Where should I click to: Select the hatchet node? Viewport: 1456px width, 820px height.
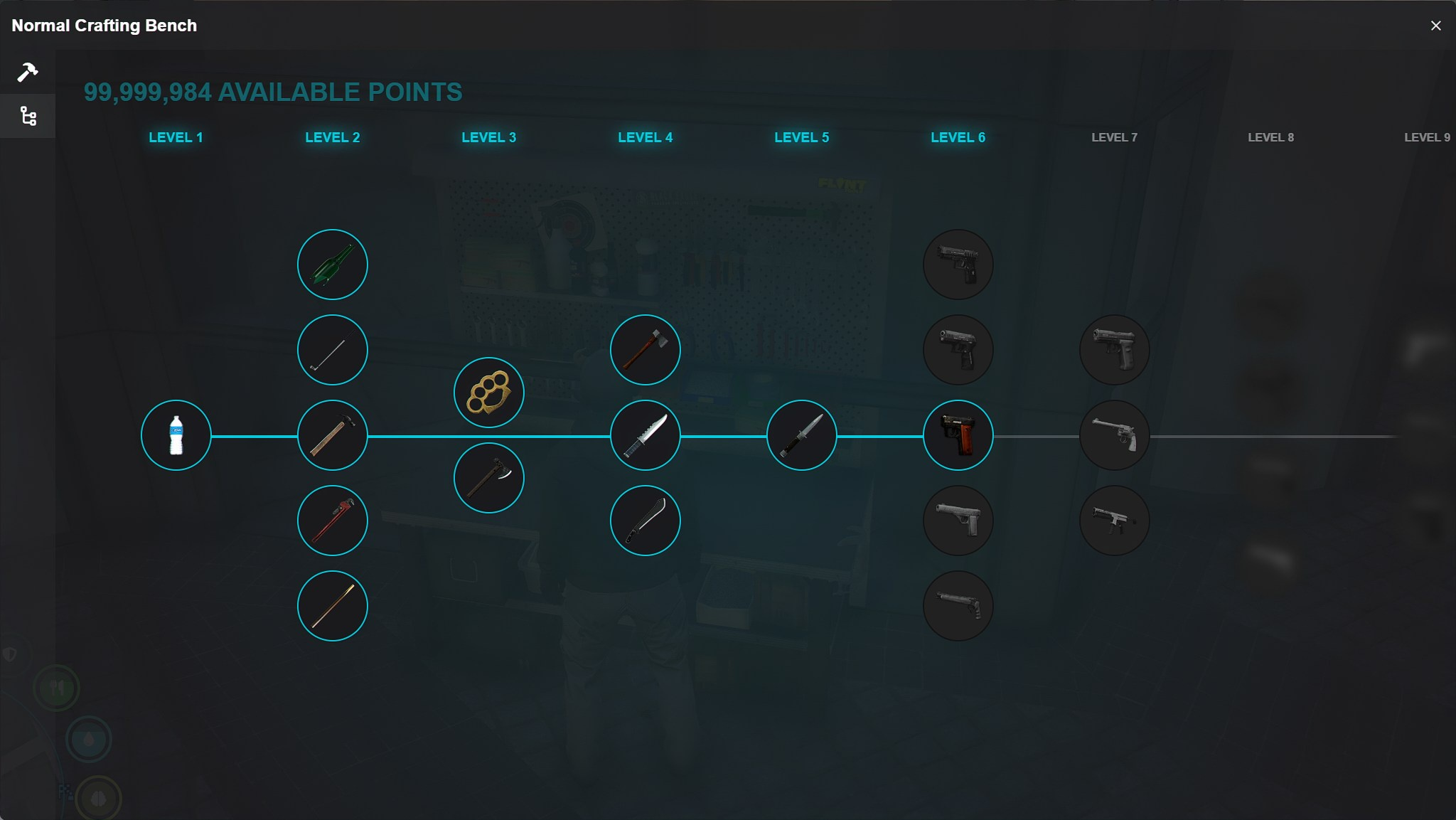646,350
